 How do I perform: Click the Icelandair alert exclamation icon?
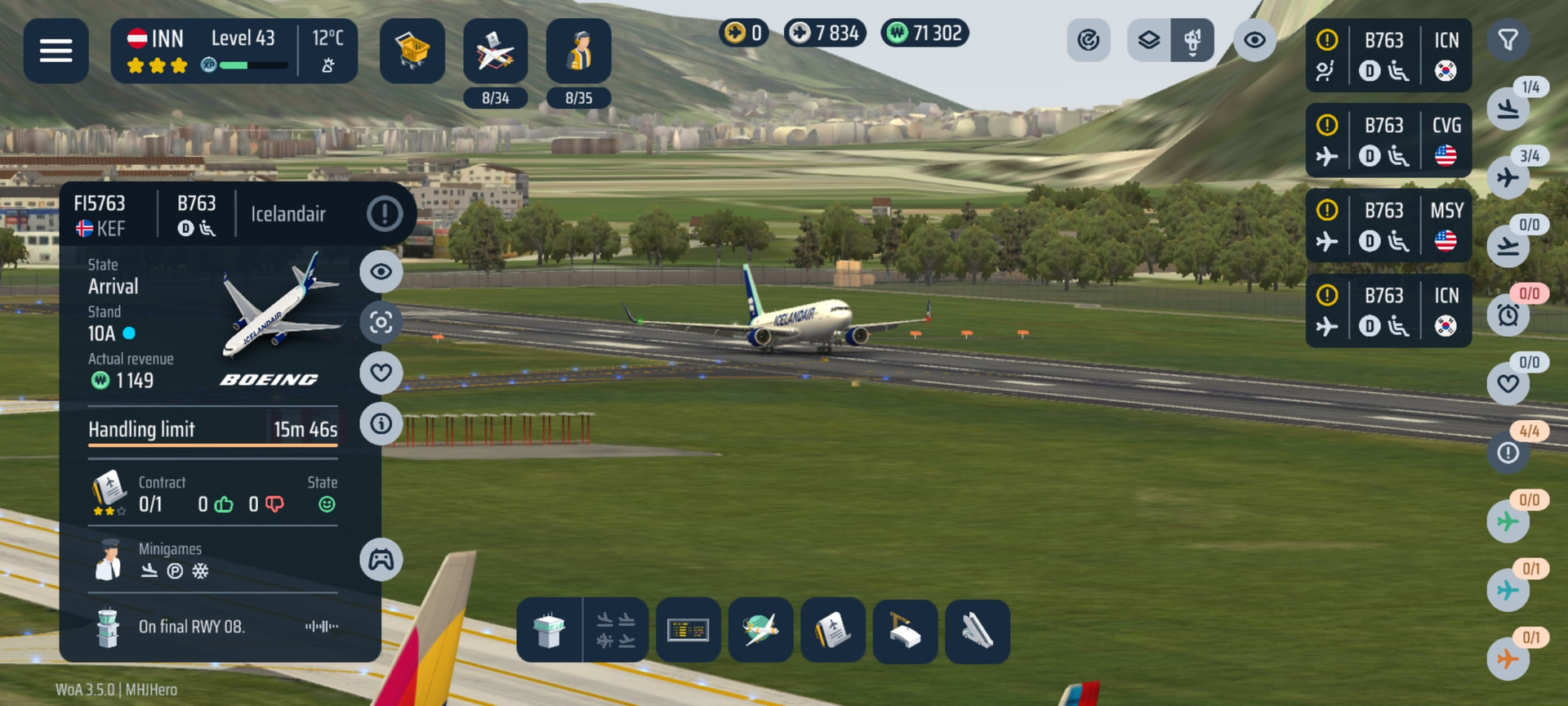tap(384, 214)
